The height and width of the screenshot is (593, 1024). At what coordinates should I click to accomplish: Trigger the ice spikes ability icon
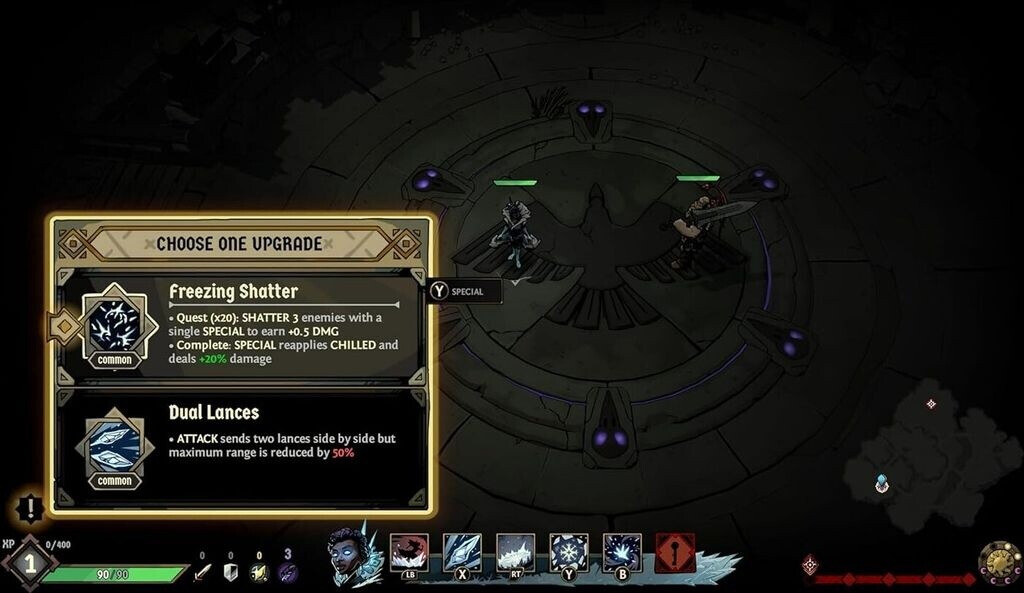[516, 551]
